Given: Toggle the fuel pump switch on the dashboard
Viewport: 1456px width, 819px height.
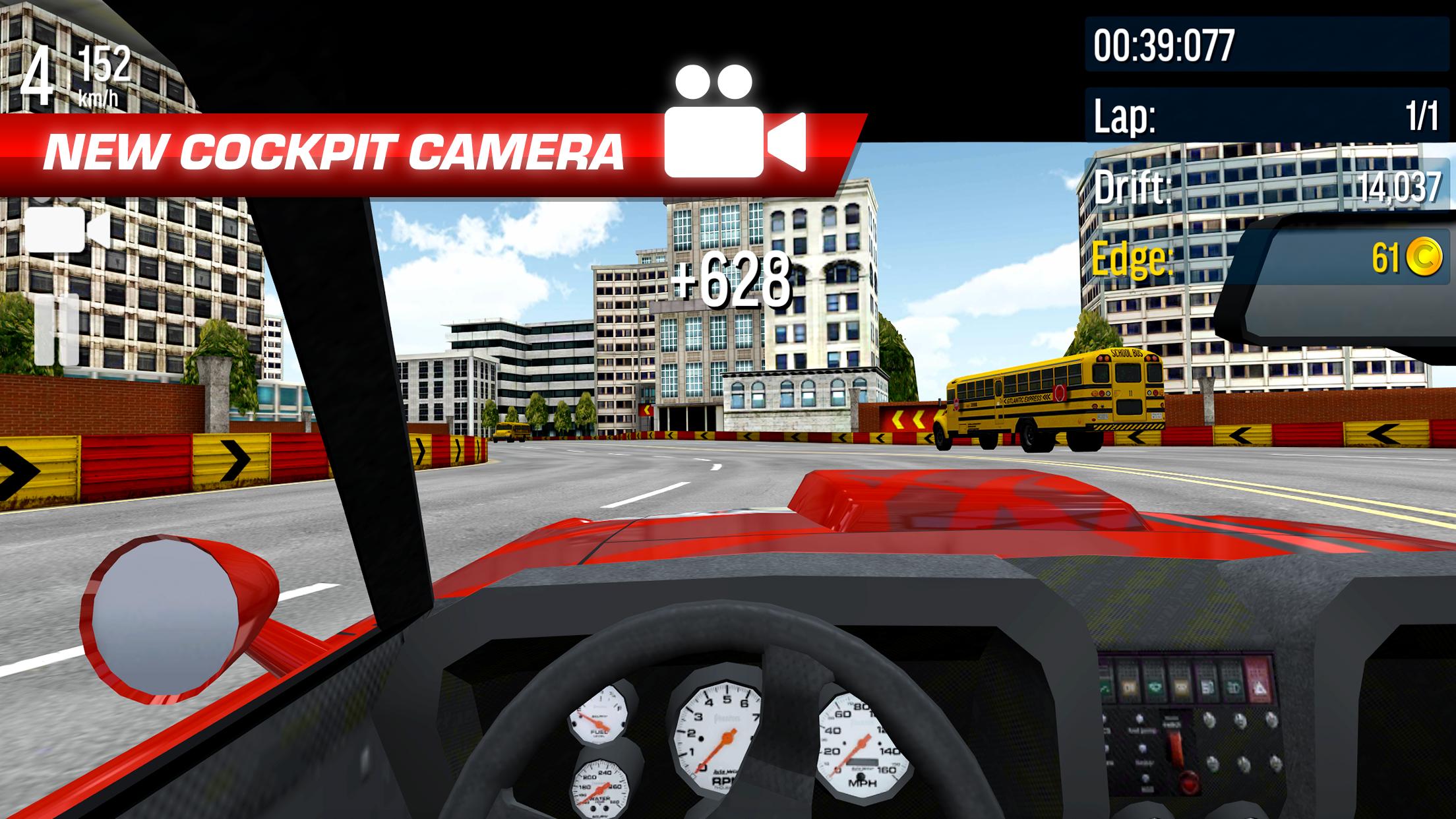Looking at the screenshot, I should point(1139,719).
